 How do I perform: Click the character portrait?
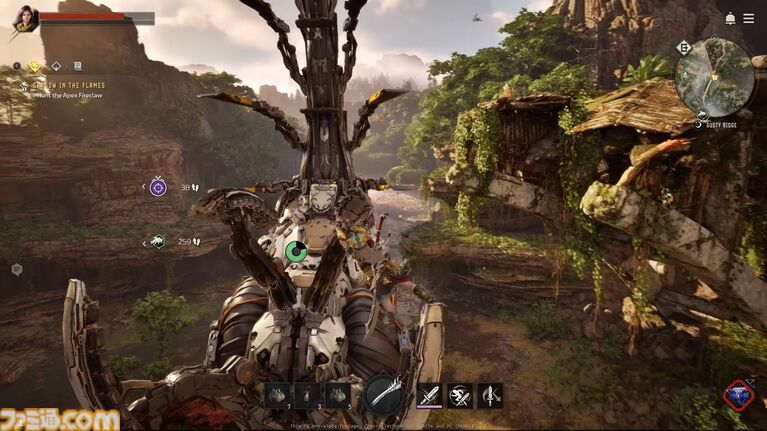click(24, 19)
